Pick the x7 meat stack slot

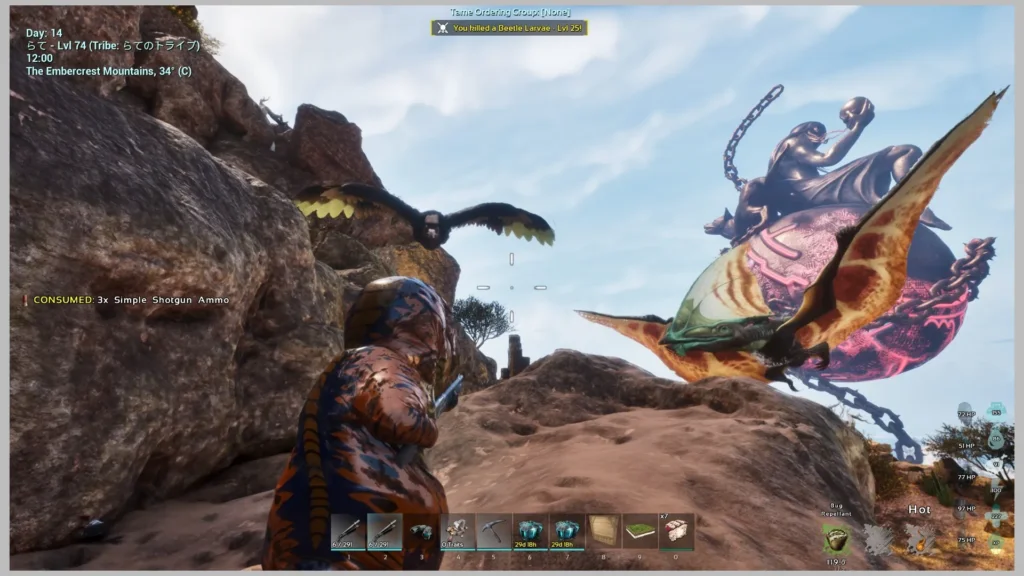click(x=676, y=532)
